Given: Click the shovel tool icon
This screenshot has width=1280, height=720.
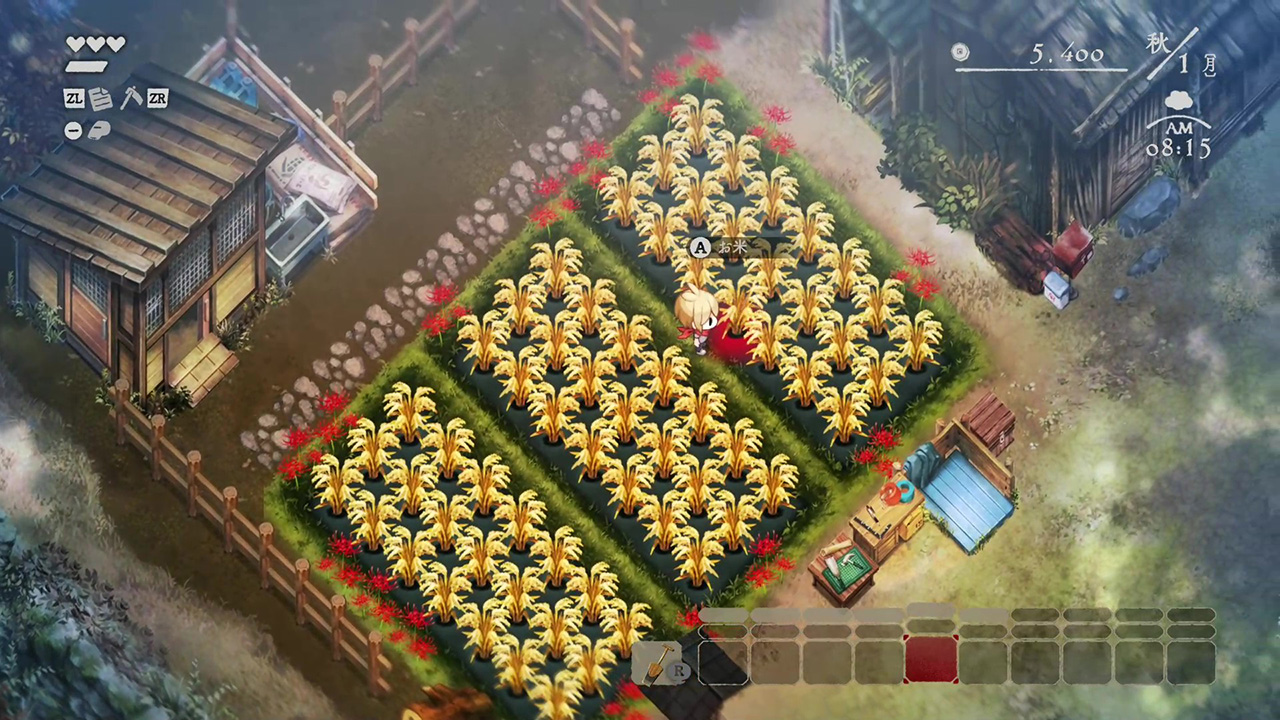Looking at the screenshot, I should click(x=653, y=662).
